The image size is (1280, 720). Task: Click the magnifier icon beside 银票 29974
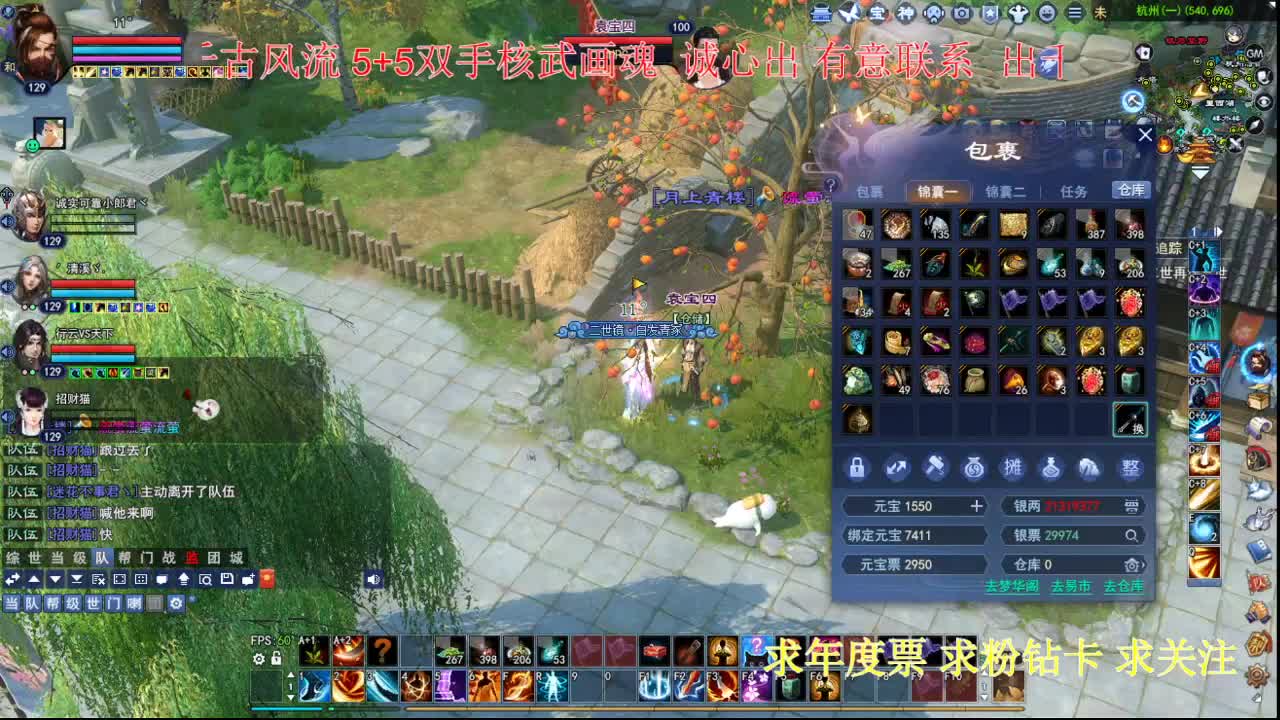(x=1132, y=535)
